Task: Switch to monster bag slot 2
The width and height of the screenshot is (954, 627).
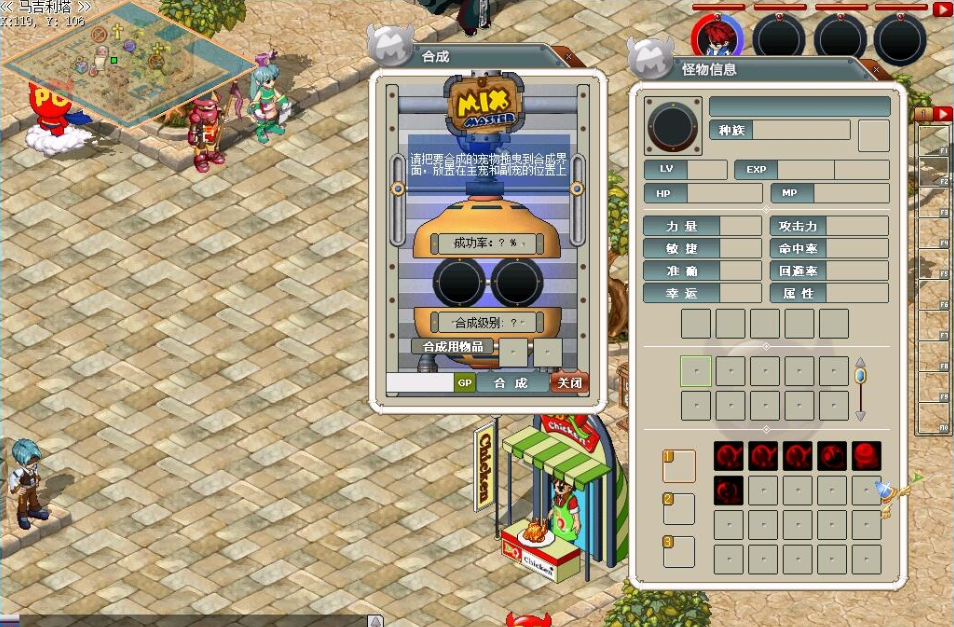Action: [678, 507]
